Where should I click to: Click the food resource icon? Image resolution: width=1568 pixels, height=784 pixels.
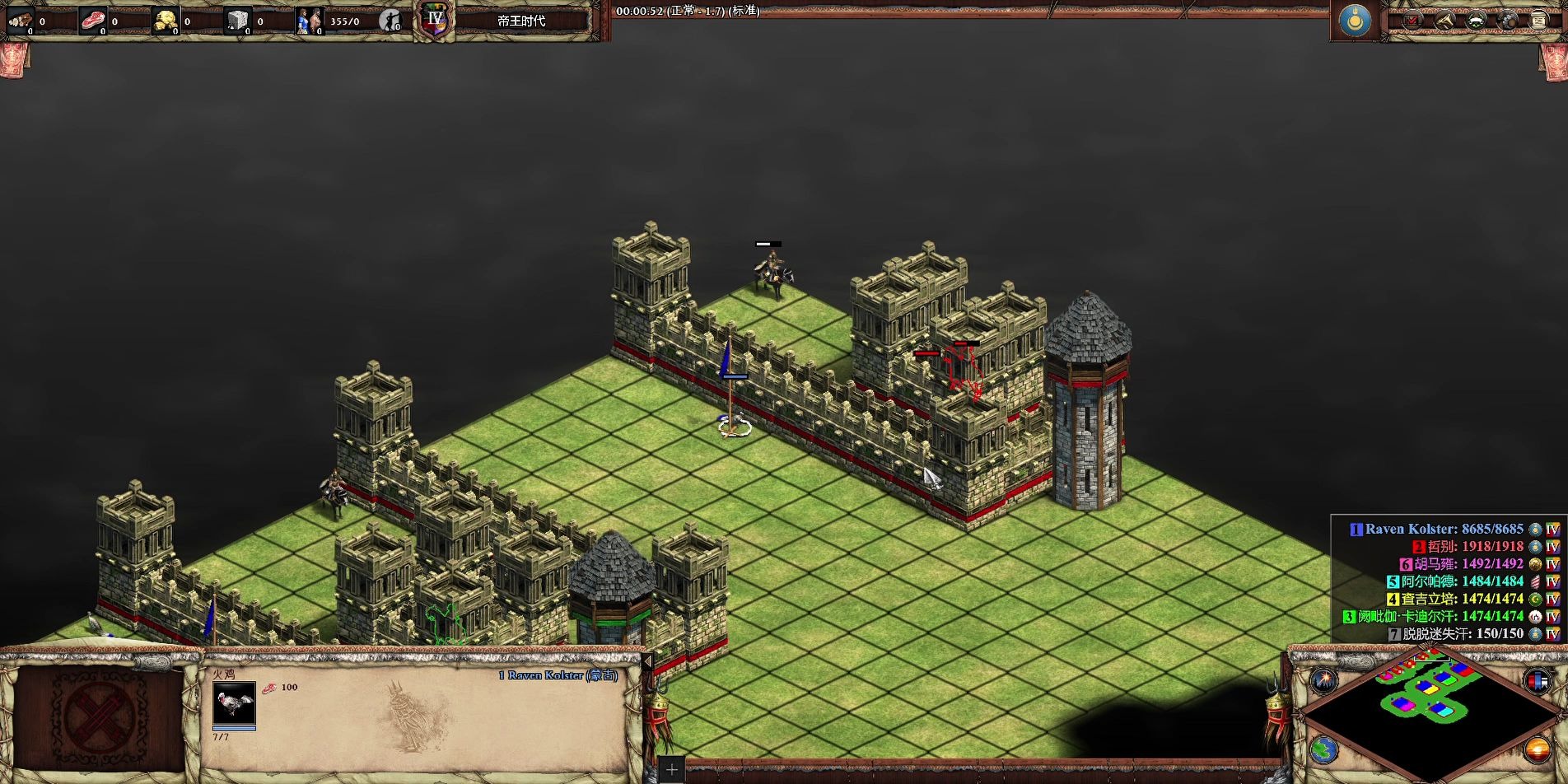point(93,21)
